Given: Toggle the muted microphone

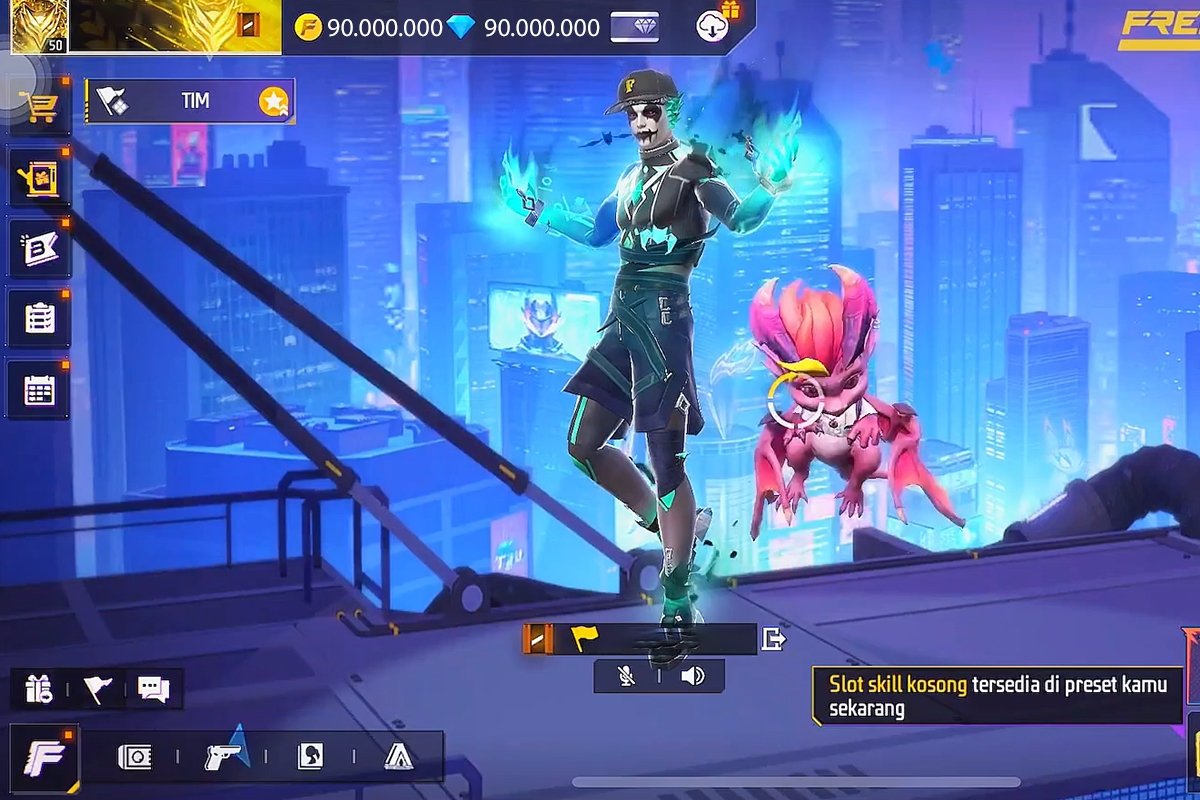Looking at the screenshot, I should tap(627, 676).
